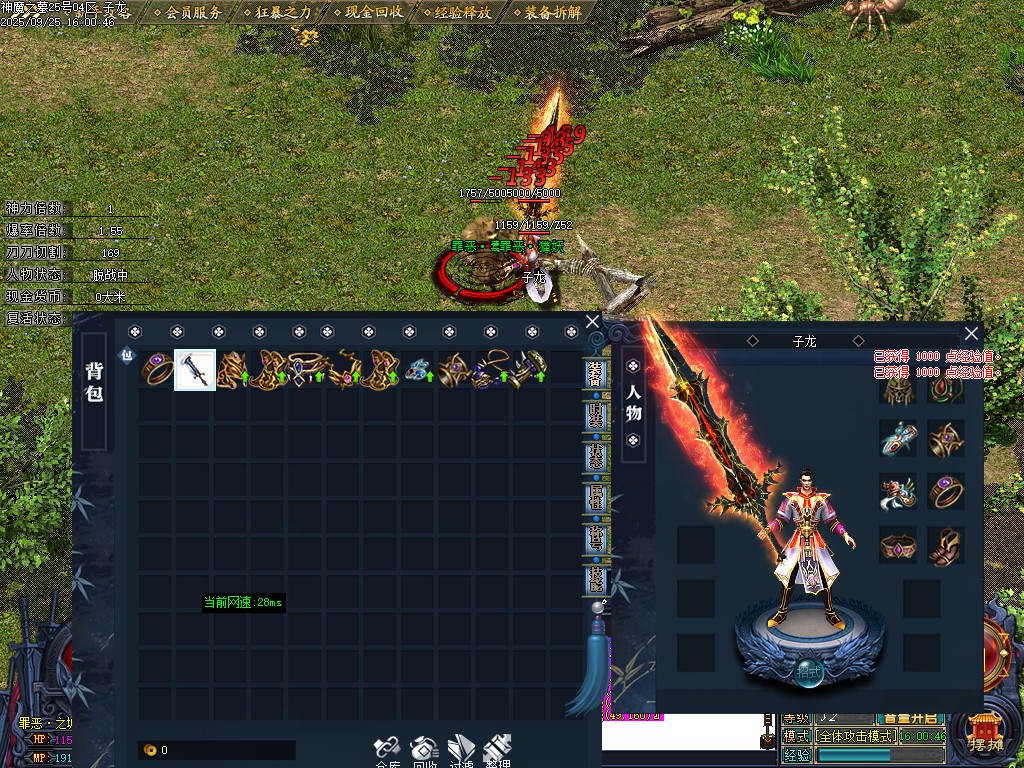
Task: Open the 属性 attributes tab
Action: click(596, 496)
